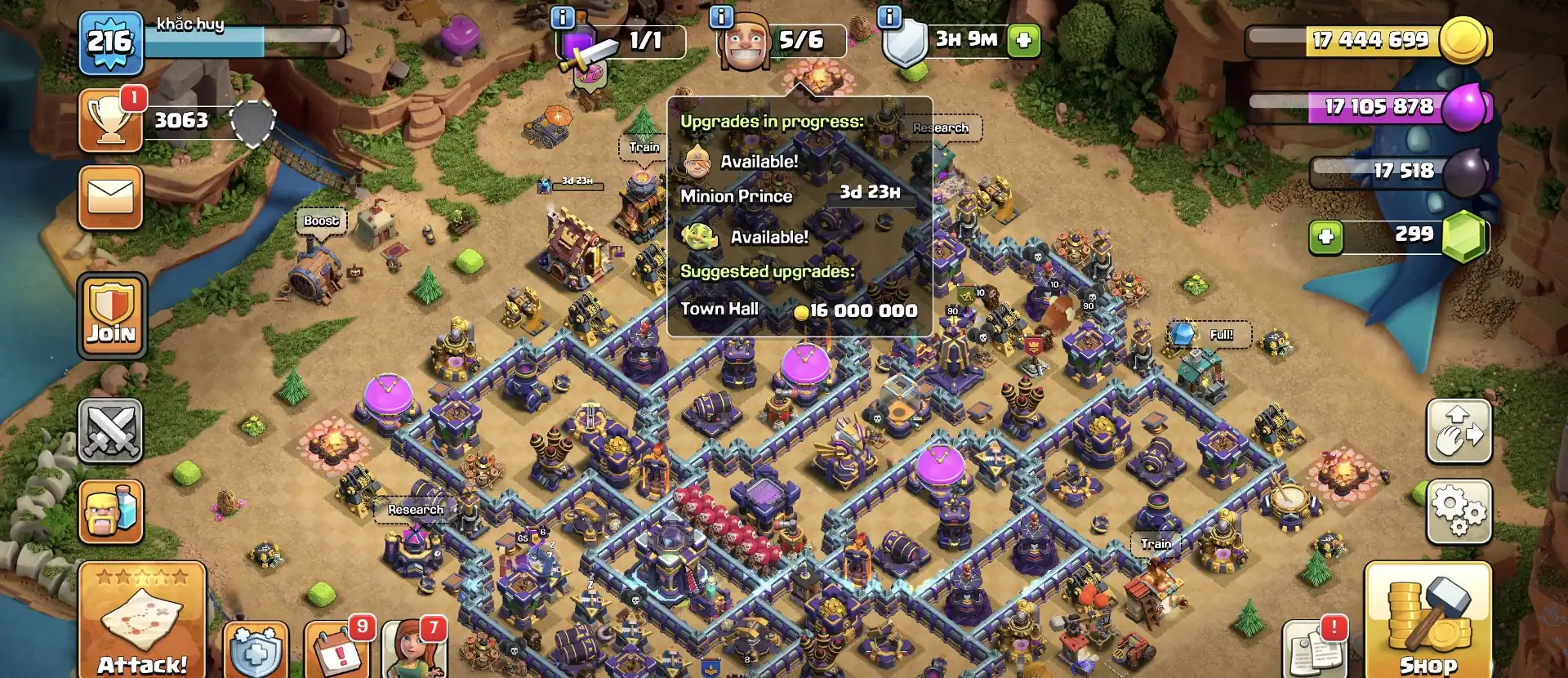View the trophy league at 3063 trophies
This screenshot has width=1568, height=678.
click(x=111, y=121)
